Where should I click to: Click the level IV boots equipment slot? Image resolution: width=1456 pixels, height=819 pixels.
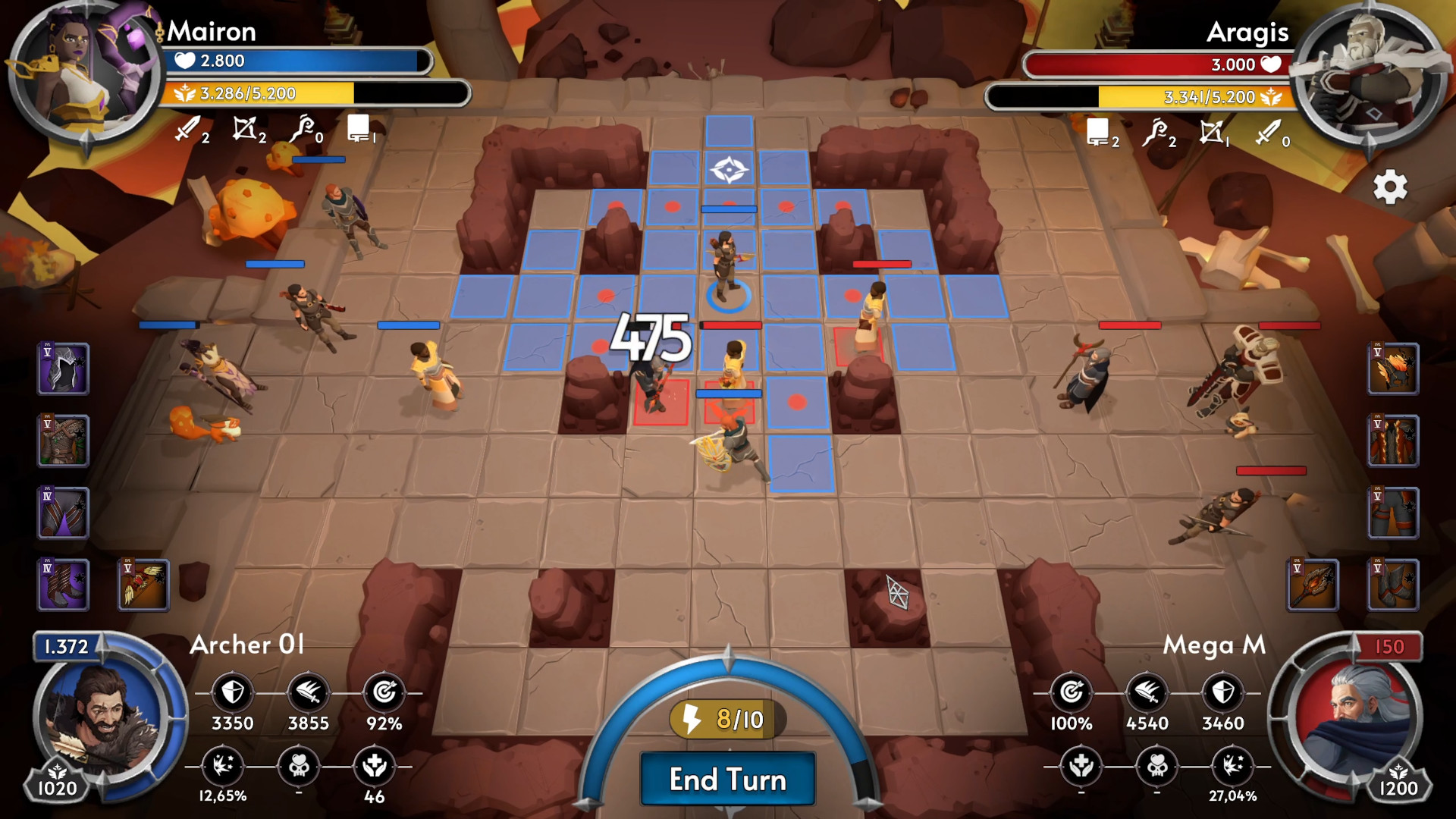point(64,584)
